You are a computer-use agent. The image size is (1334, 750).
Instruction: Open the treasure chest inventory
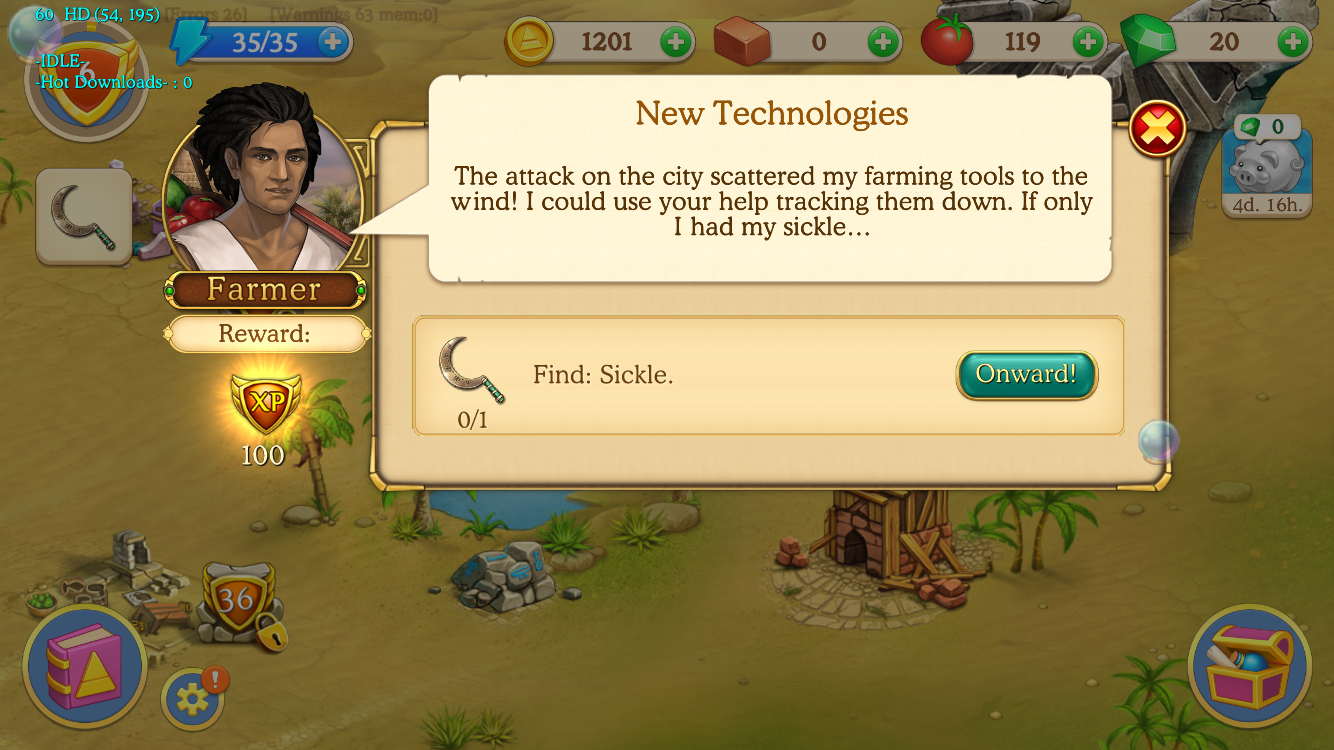coord(1249,666)
